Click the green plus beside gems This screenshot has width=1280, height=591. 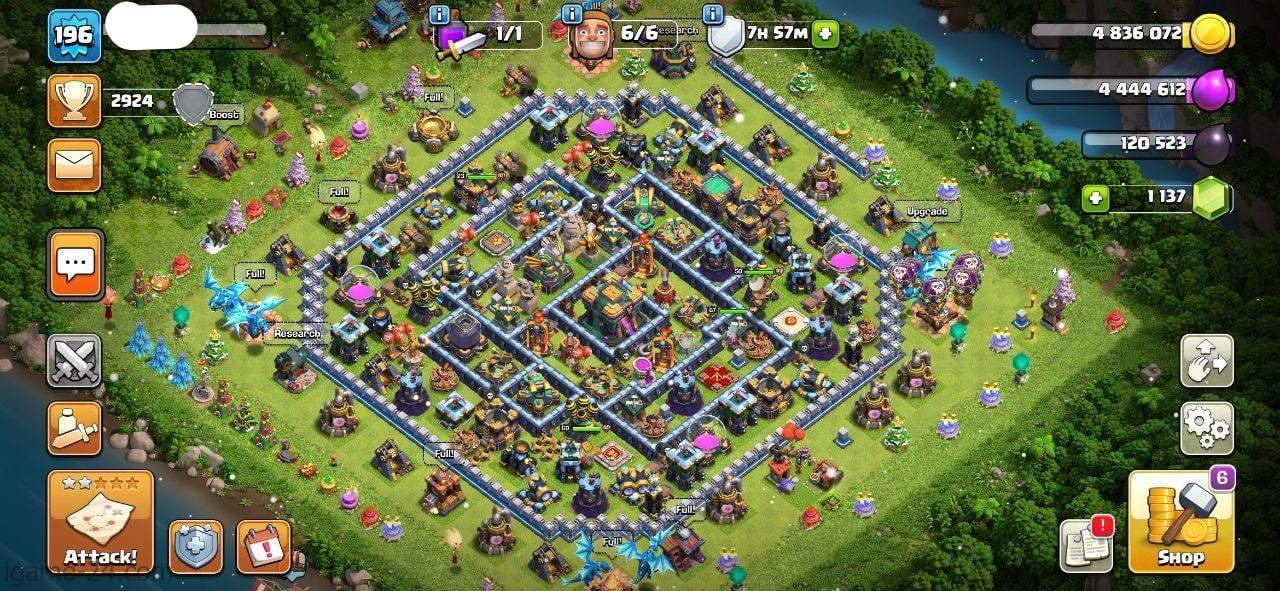1096,197
